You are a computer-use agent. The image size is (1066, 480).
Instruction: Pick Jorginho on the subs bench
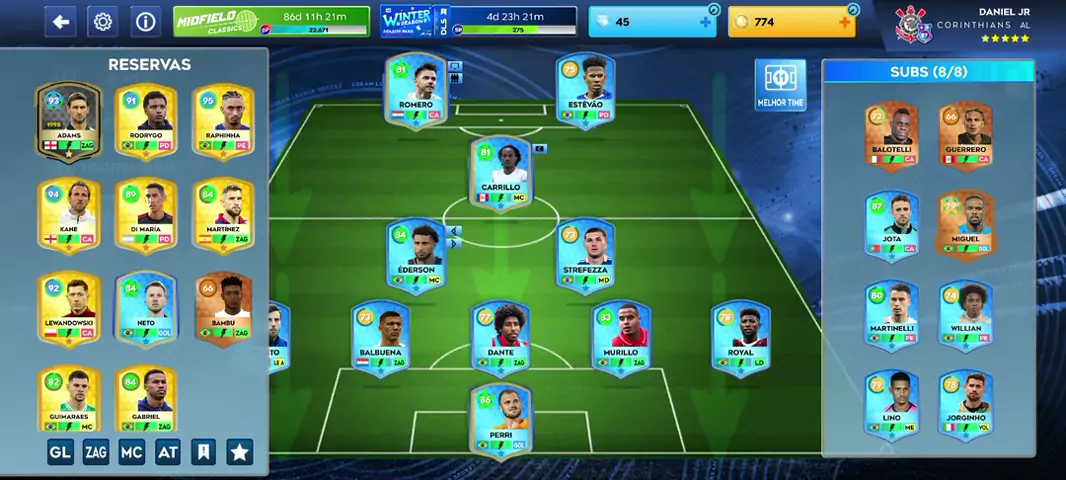tap(965, 403)
